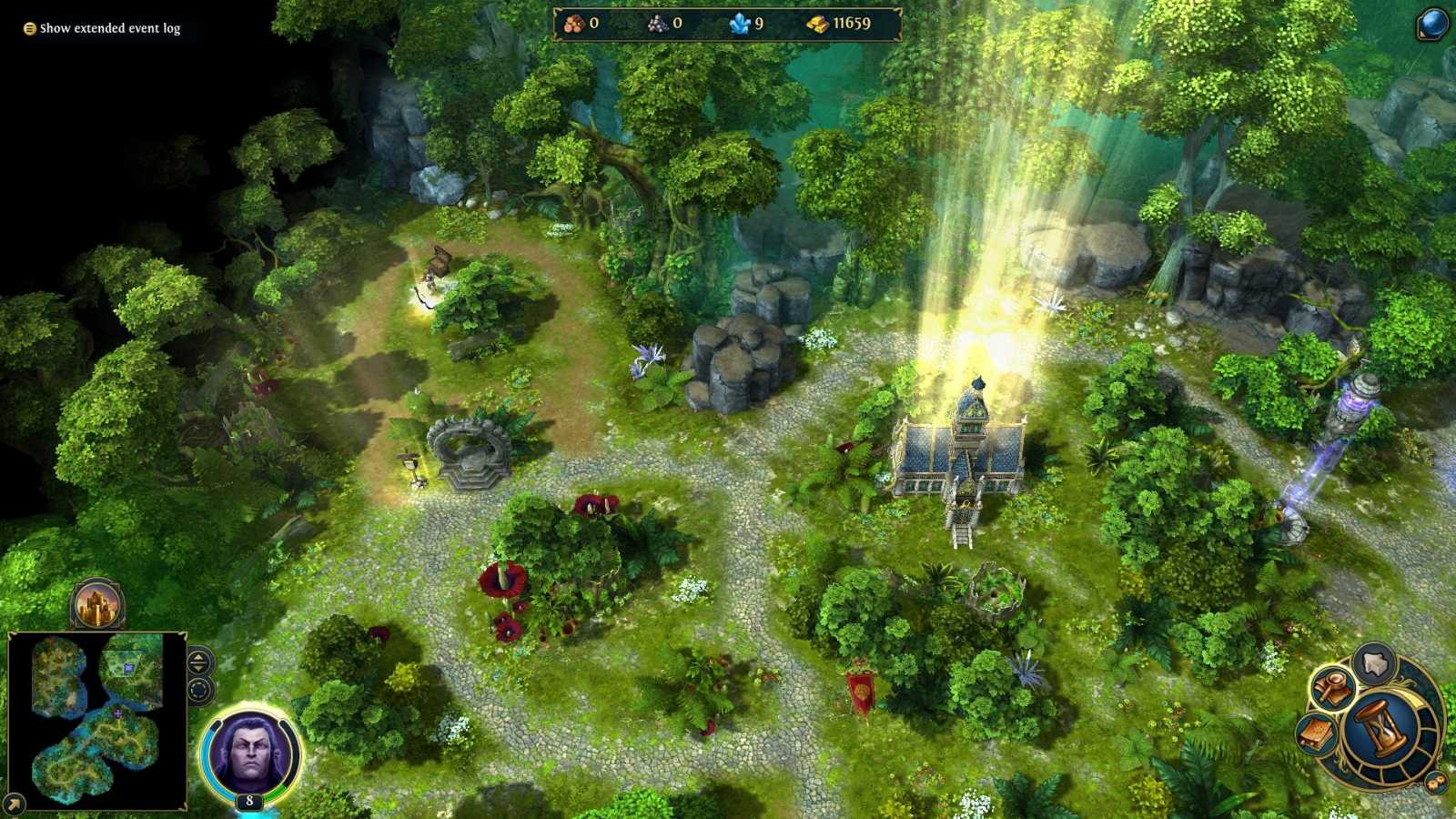
Task: Toggle map rotation with the compass button
Action: (199, 690)
